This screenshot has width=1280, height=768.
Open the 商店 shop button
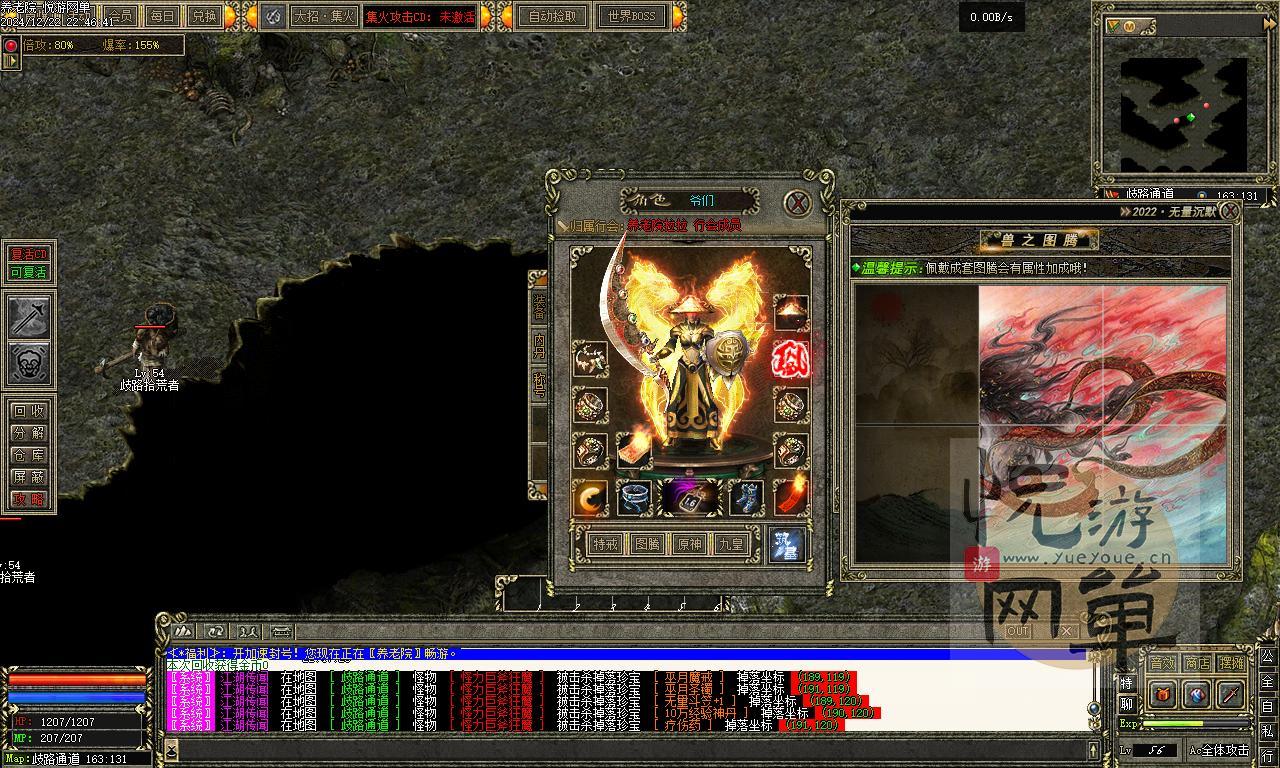pos(1196,663)
